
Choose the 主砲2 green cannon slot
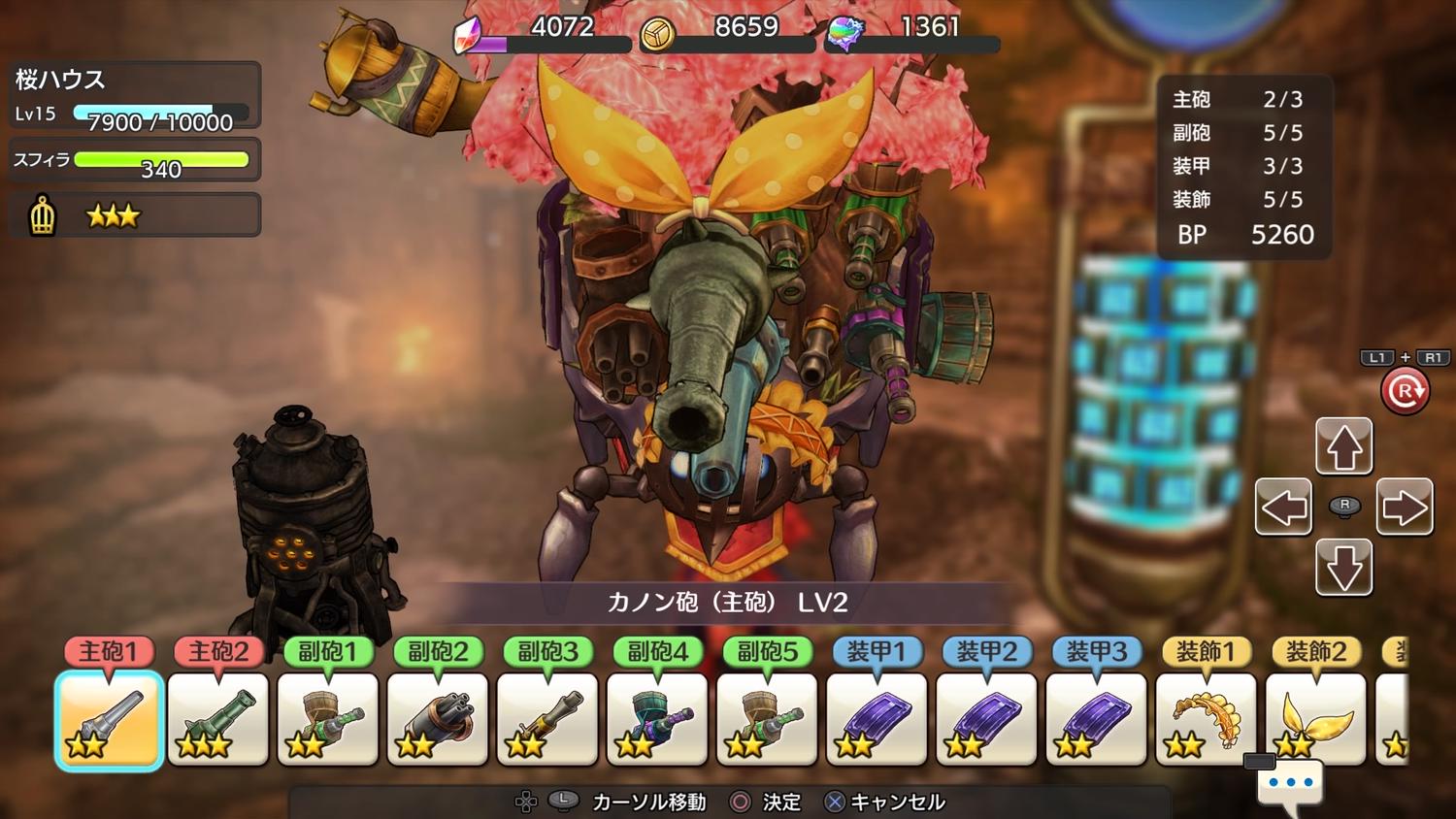pos(218,720)
